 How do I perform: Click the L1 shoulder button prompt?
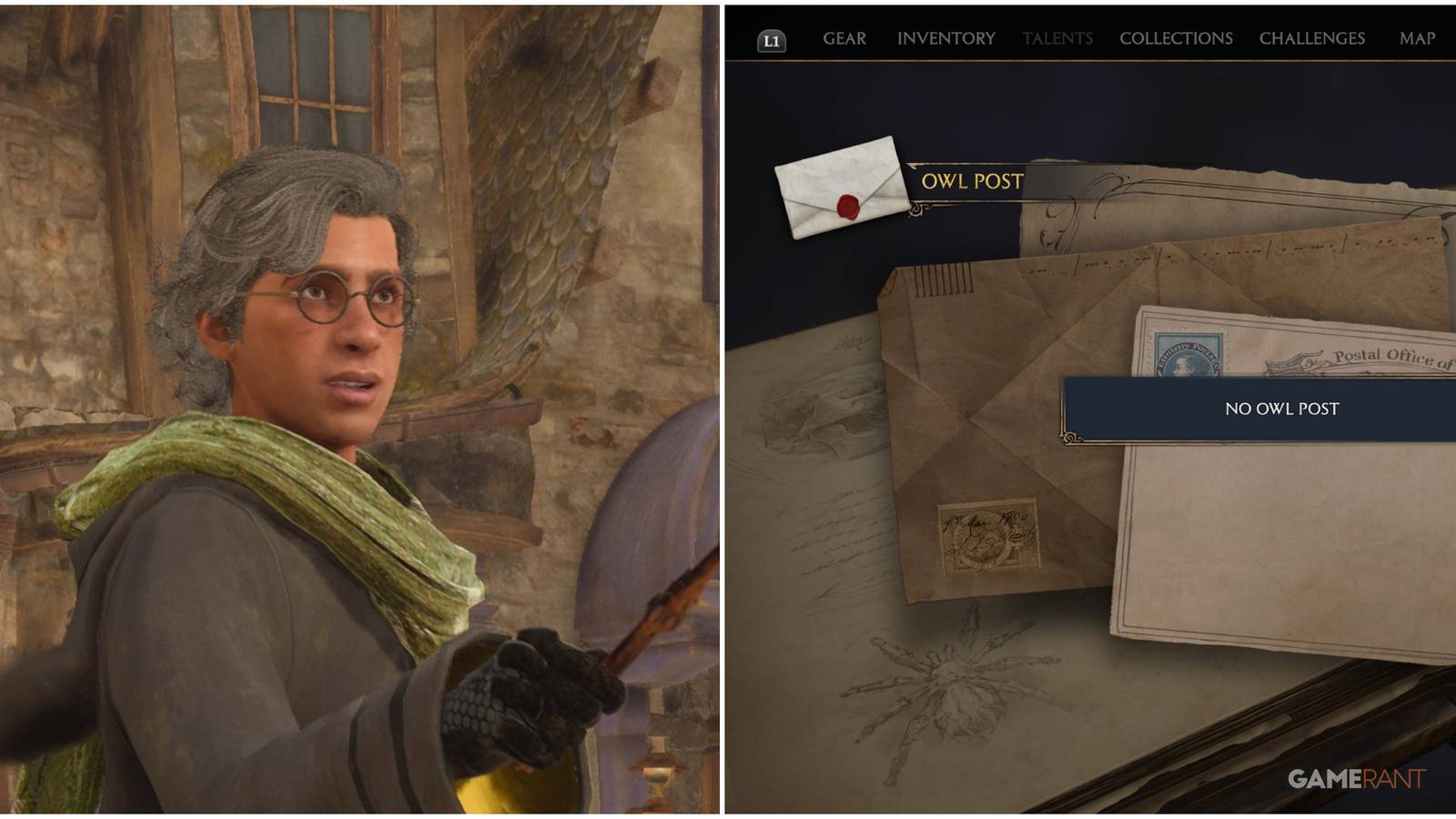(x=773, y=38)
